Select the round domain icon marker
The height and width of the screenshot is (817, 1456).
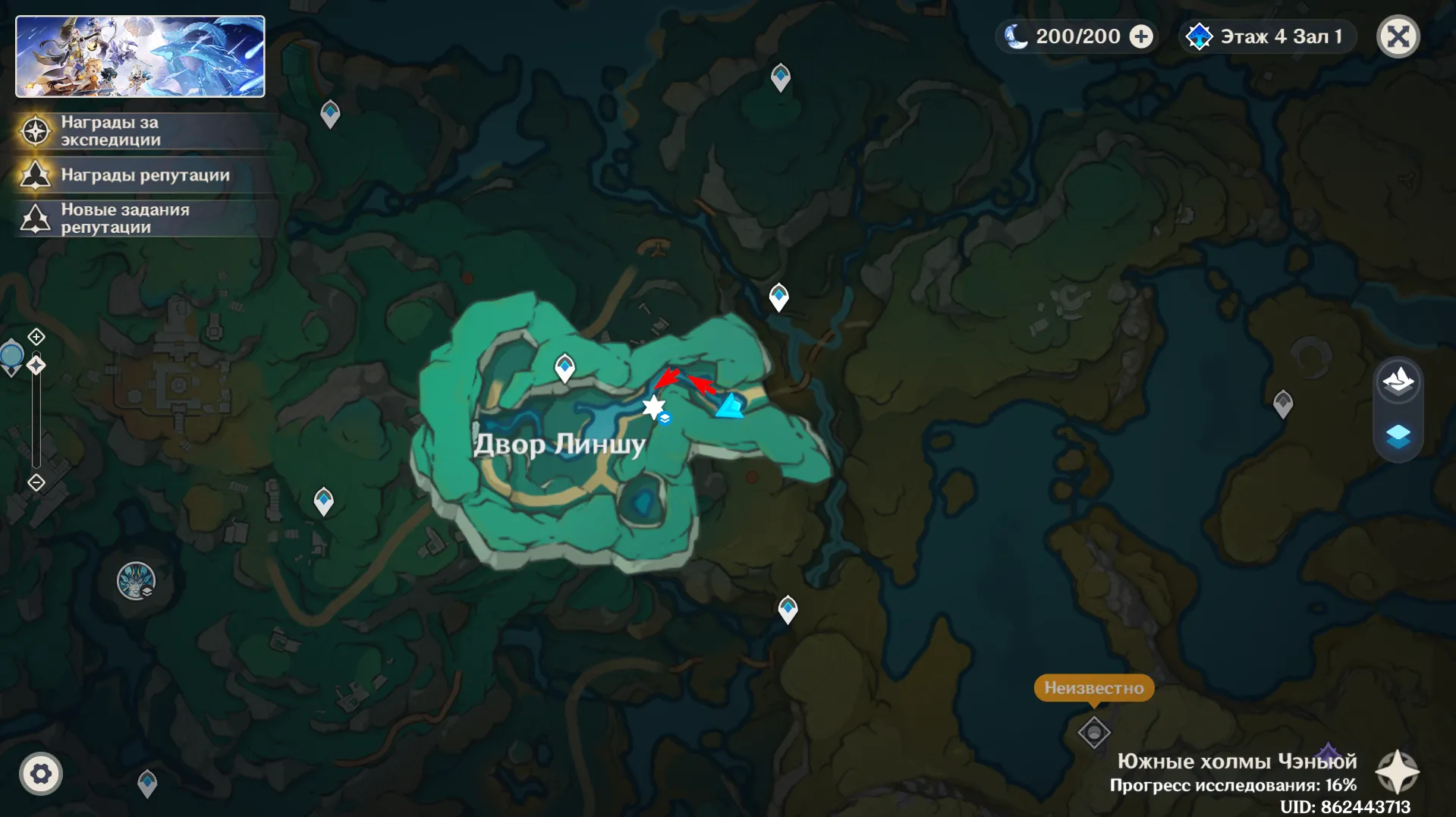tap(136, 581)
